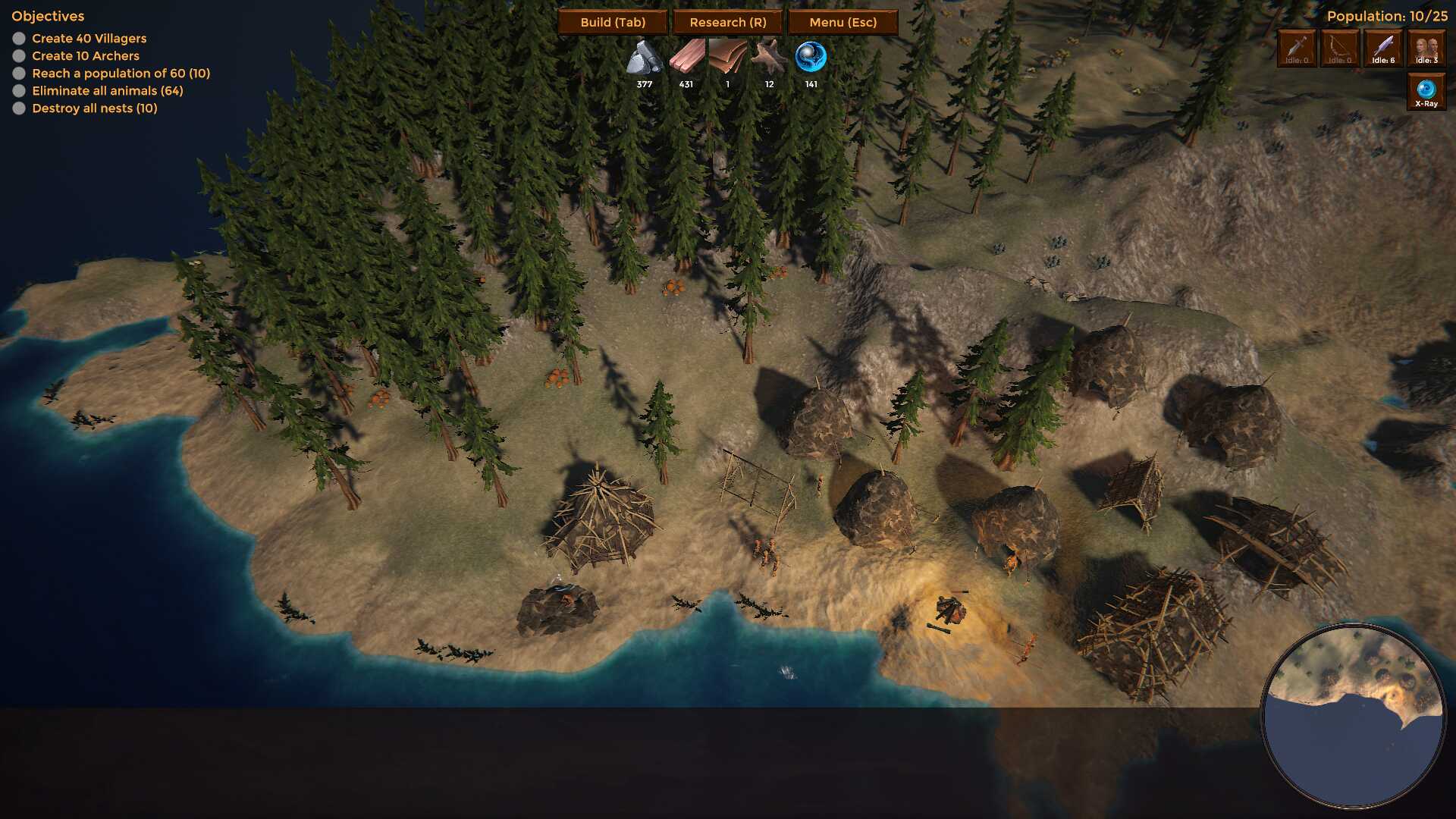Open the Build (Tab) menu
Viewport: 1456px width, 819px height.
613,22
